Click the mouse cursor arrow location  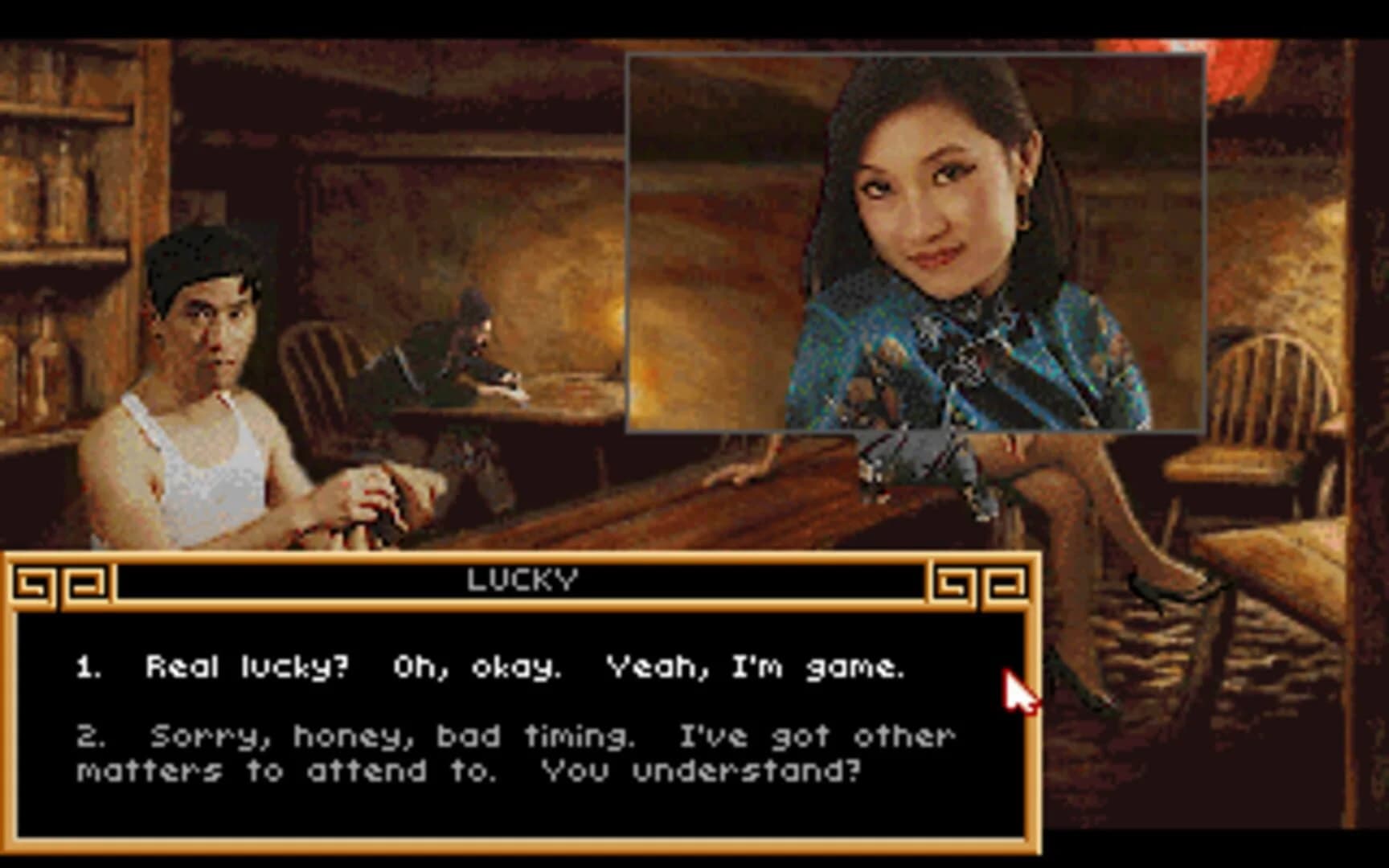(1019, 691)
